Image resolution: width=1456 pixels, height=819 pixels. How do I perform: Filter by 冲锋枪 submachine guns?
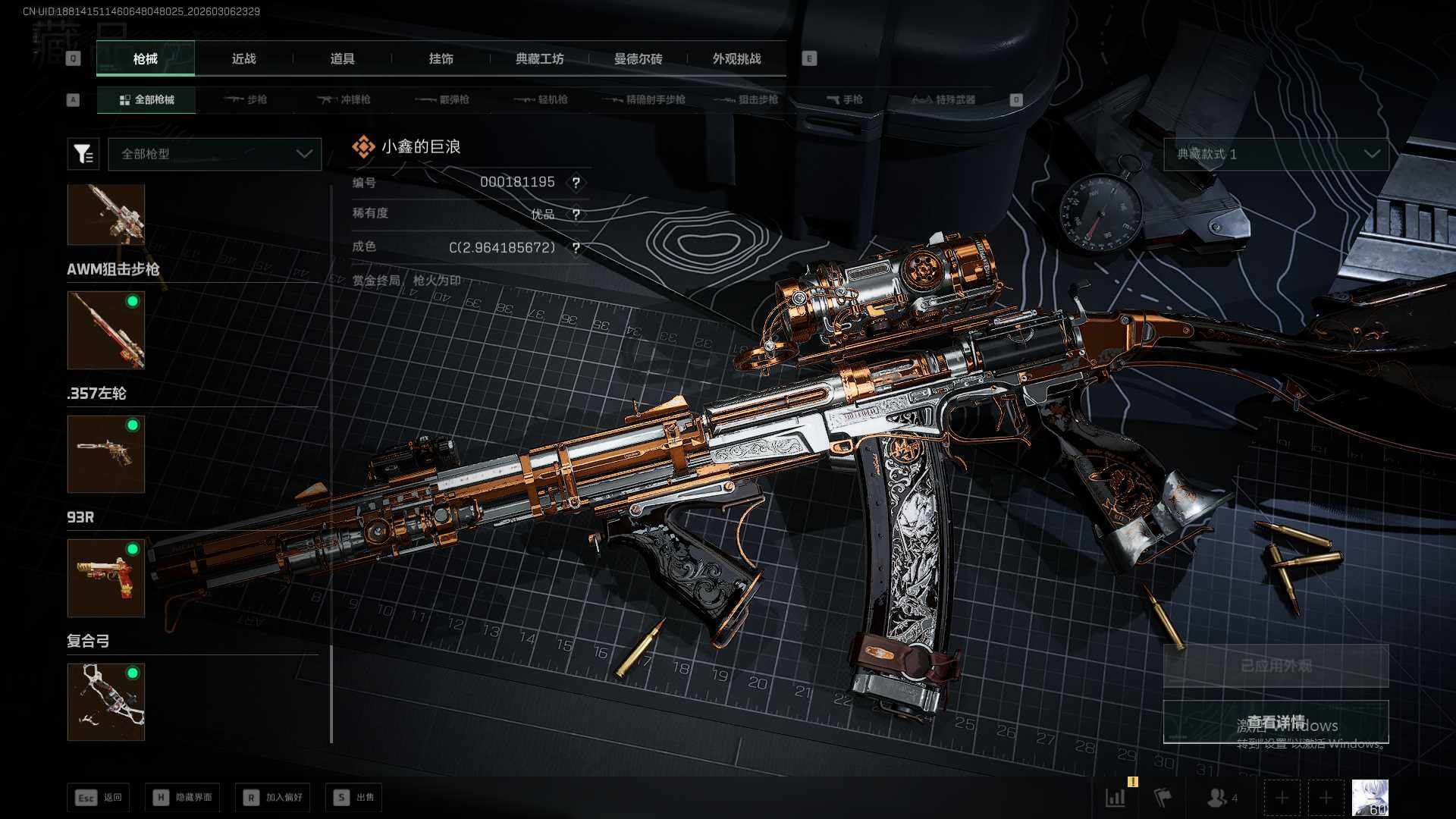pyautogui.click(x=345, y=99)
